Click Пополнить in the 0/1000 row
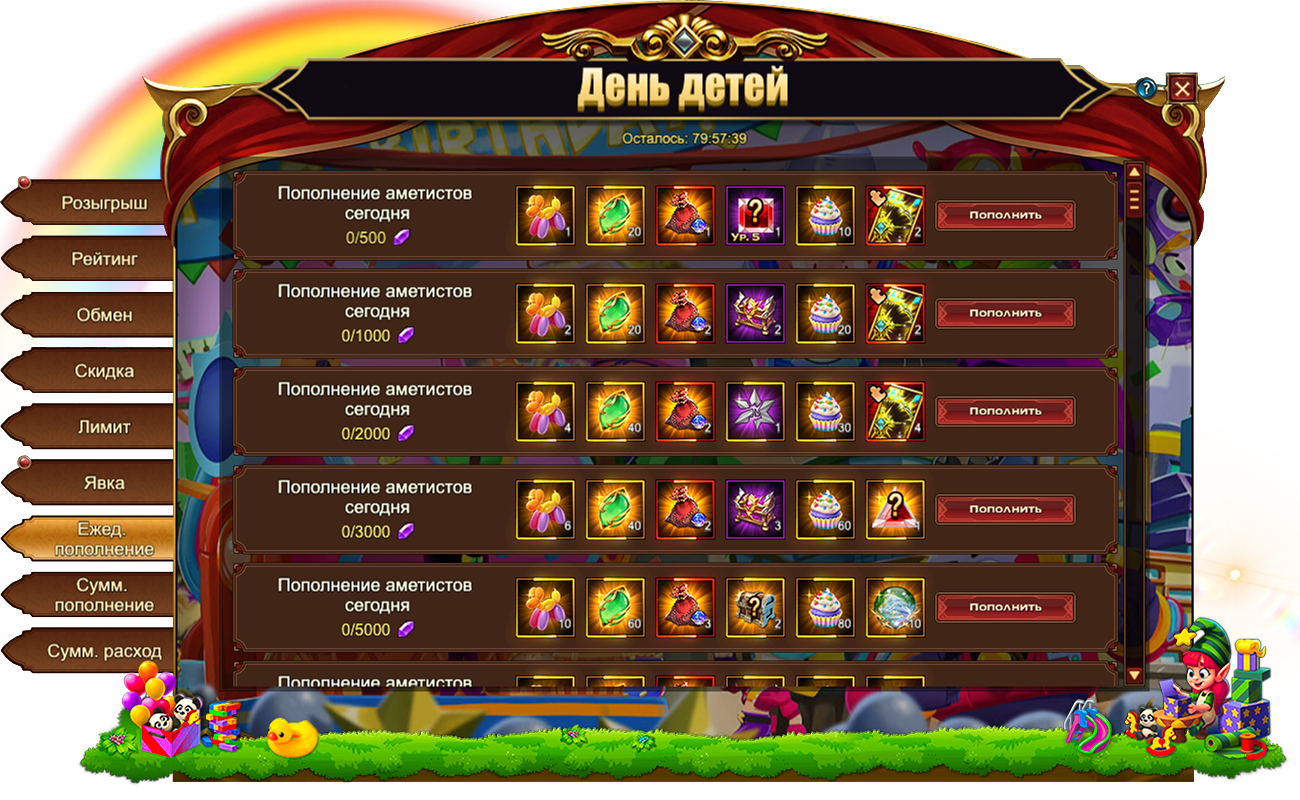Screen dimensions: 1300x800 [1005, 313]
